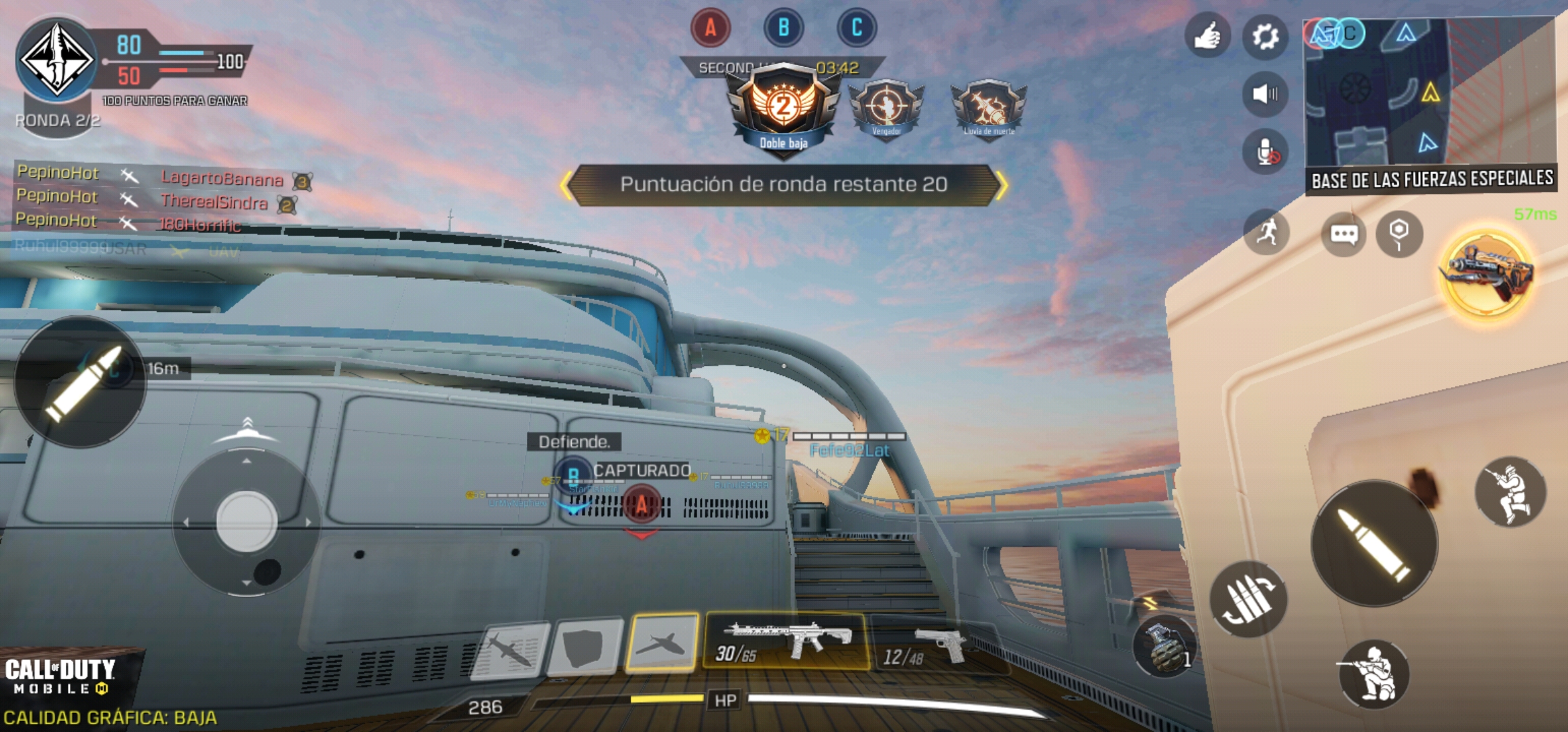Tap the thumbs-up like button
The image size is (1568, 732).
point(1207,37)
